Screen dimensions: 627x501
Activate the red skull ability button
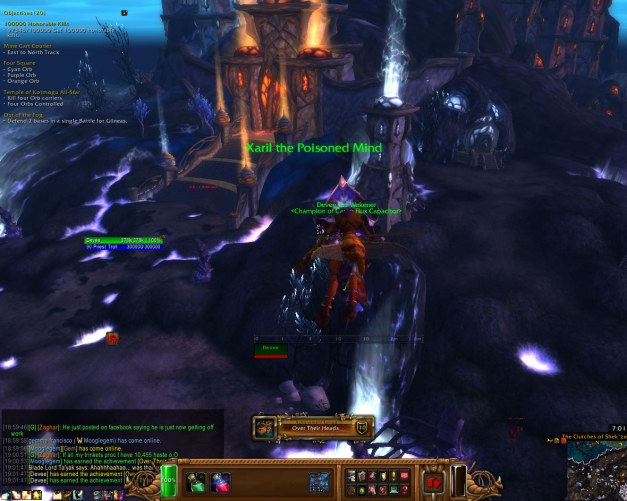[436, 480]
